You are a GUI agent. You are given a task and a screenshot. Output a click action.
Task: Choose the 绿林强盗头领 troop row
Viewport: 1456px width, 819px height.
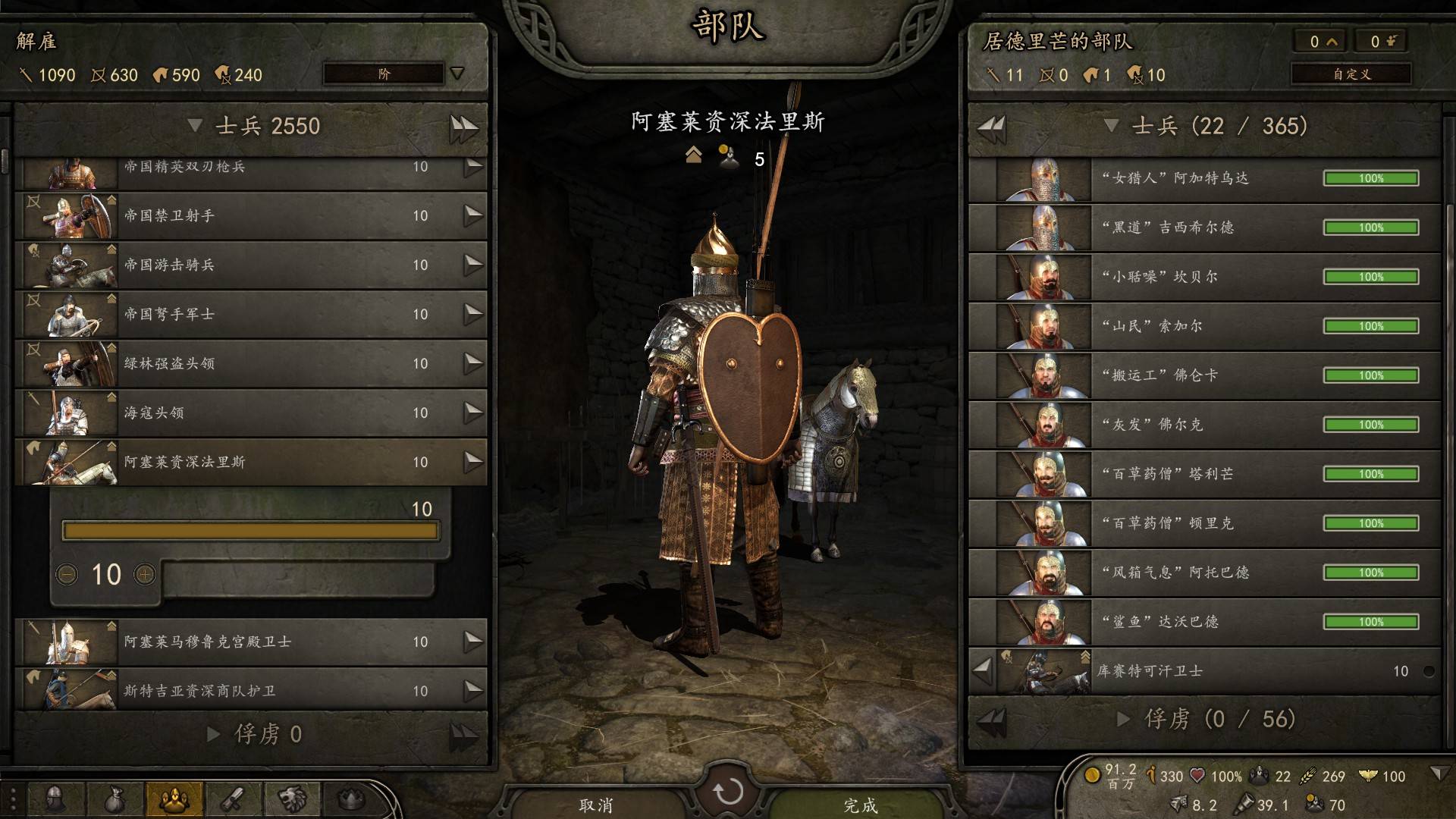tap(250, 363)
